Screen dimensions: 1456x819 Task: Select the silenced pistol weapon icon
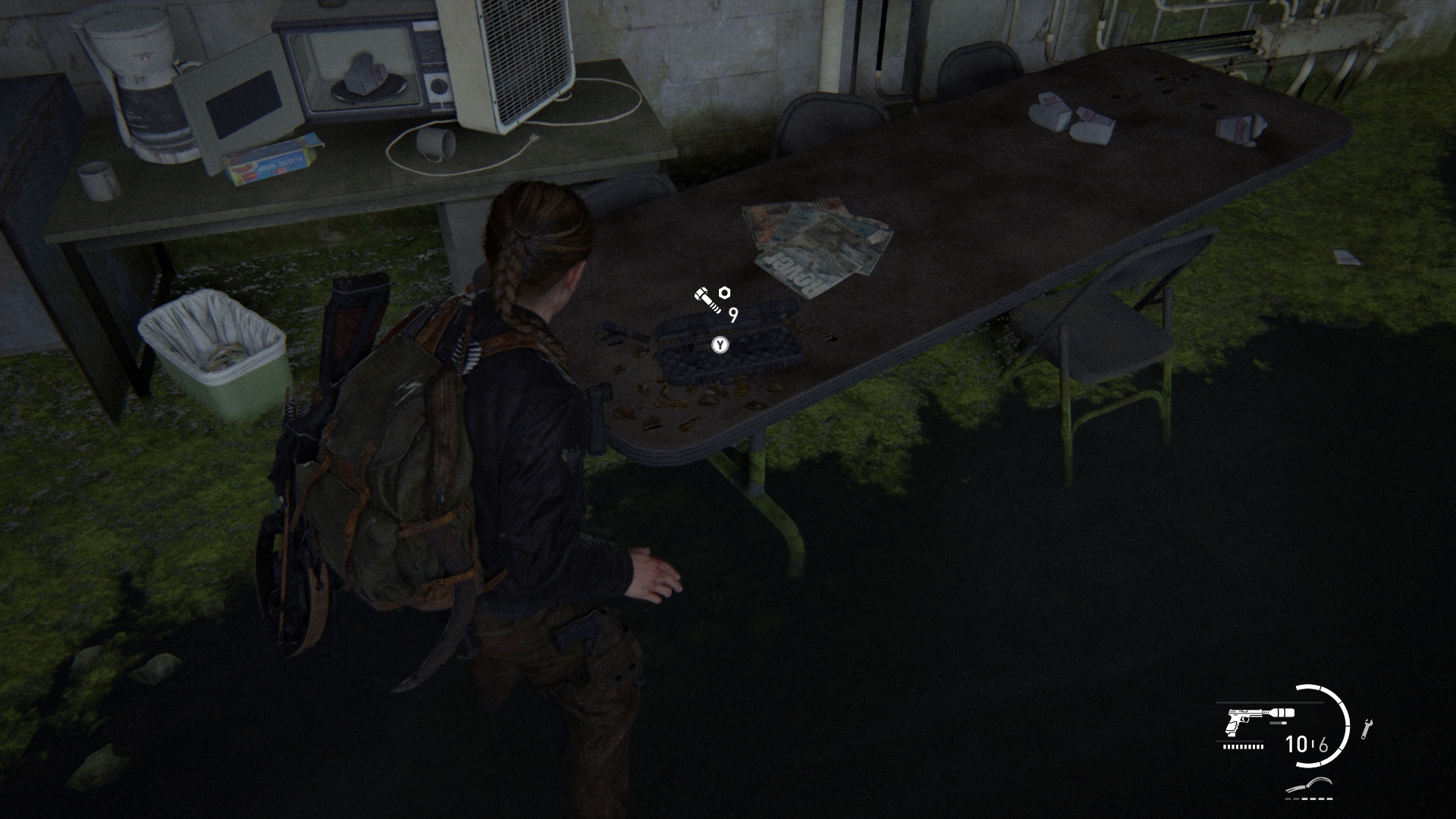[x=1259, y=720]
